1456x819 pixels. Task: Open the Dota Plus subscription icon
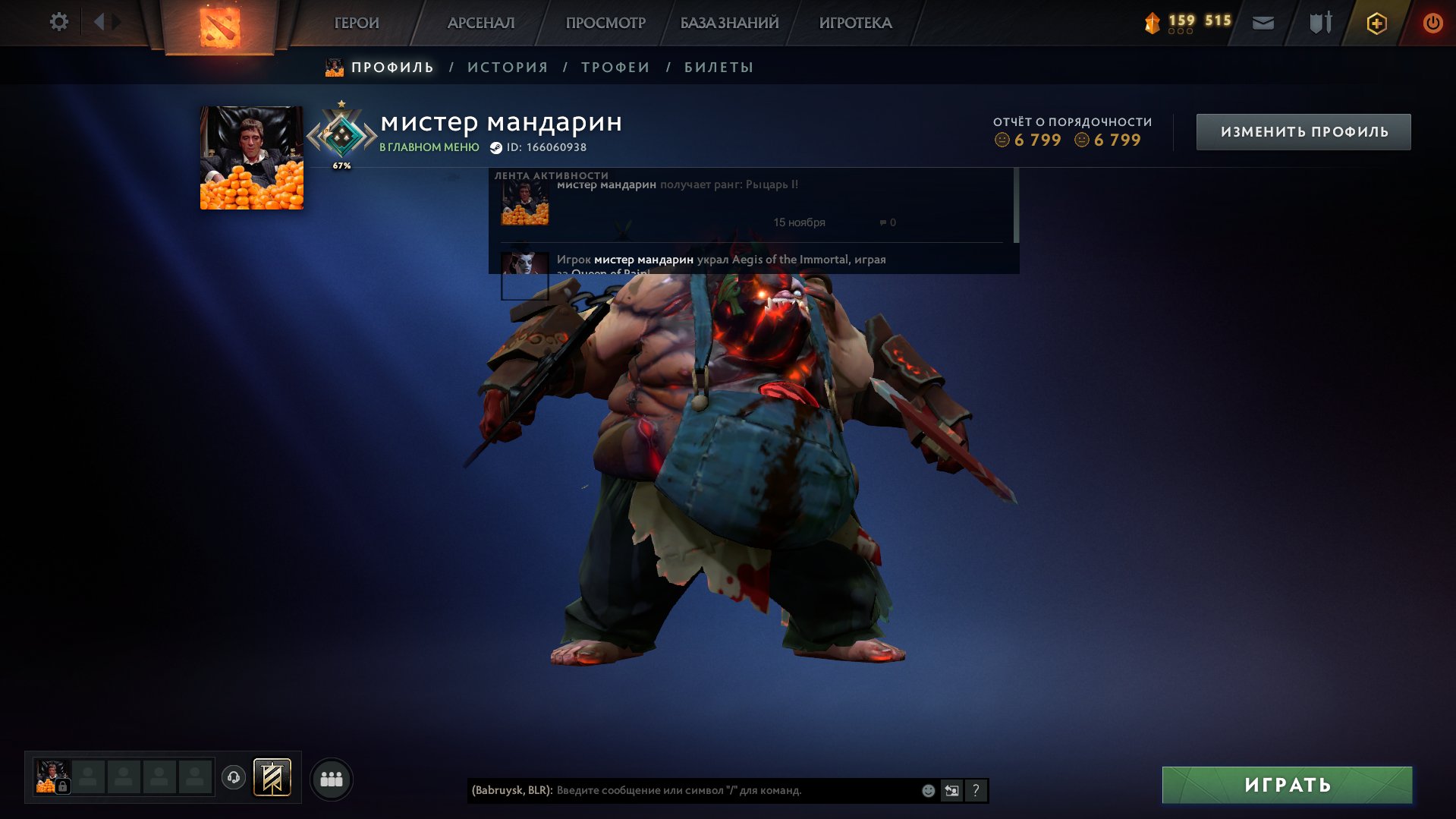click(x=1376, y=23)
